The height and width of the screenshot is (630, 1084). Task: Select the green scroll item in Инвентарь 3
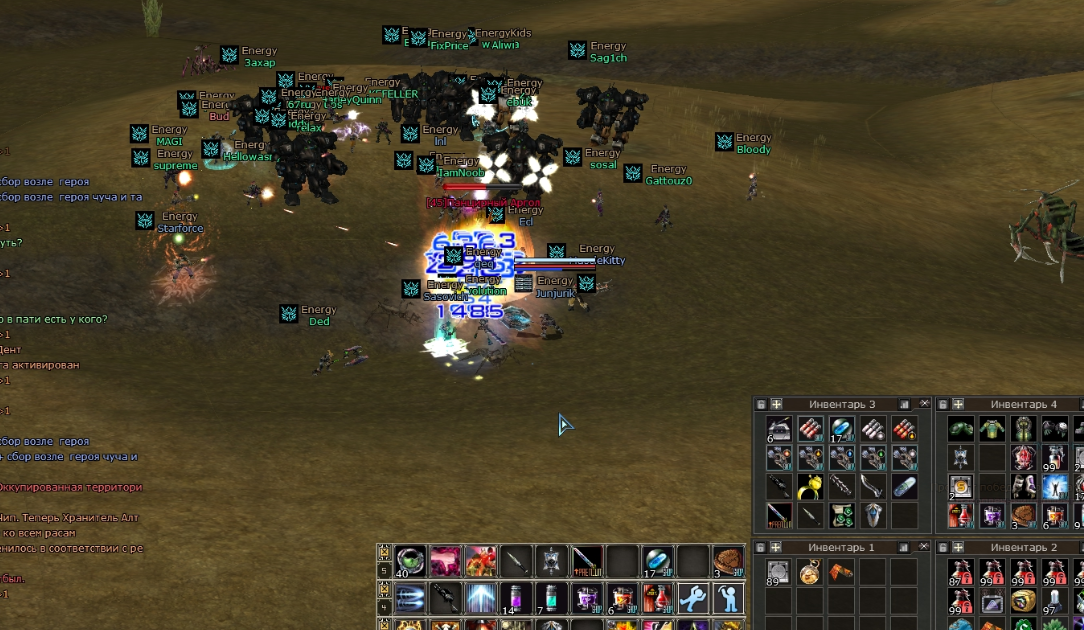pyautogui.click(x=842, y=516)
